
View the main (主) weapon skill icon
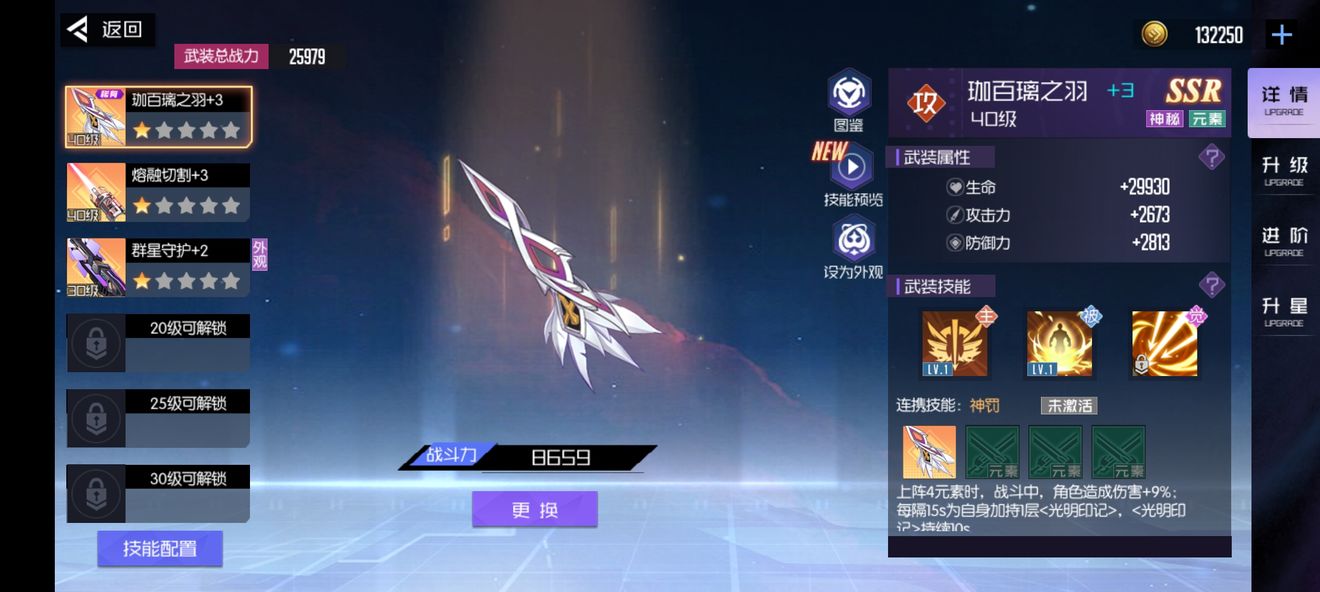pos(955,344)
